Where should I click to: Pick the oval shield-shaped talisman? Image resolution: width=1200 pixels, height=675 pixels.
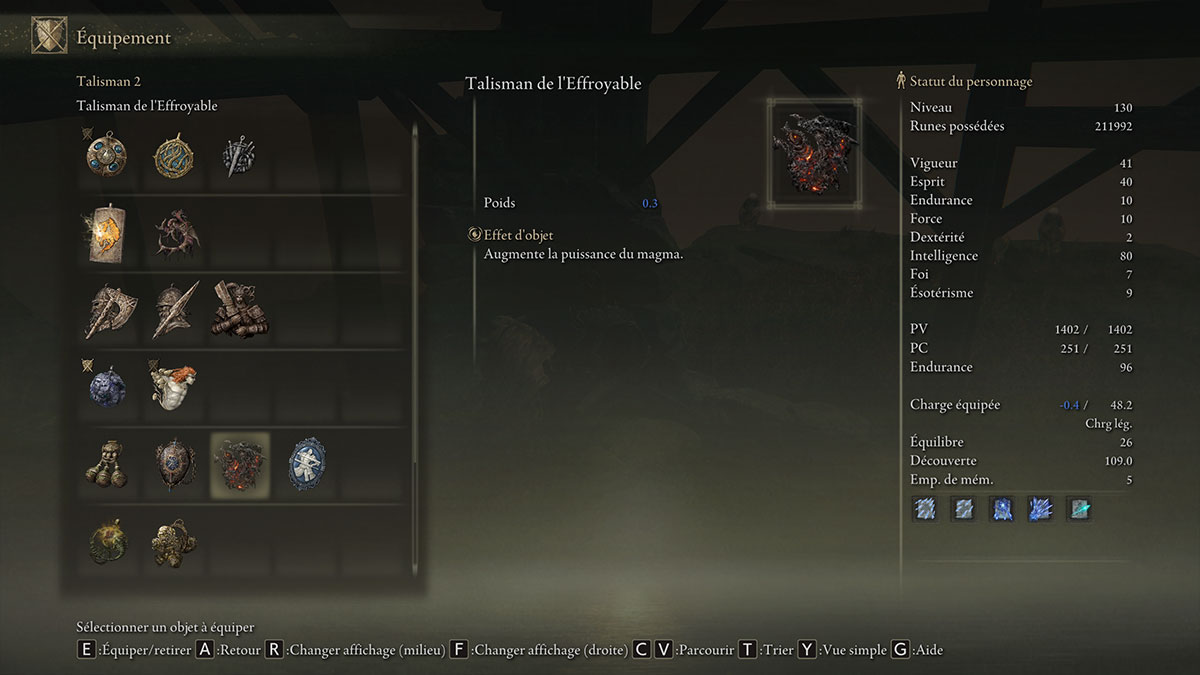[172, 464]
